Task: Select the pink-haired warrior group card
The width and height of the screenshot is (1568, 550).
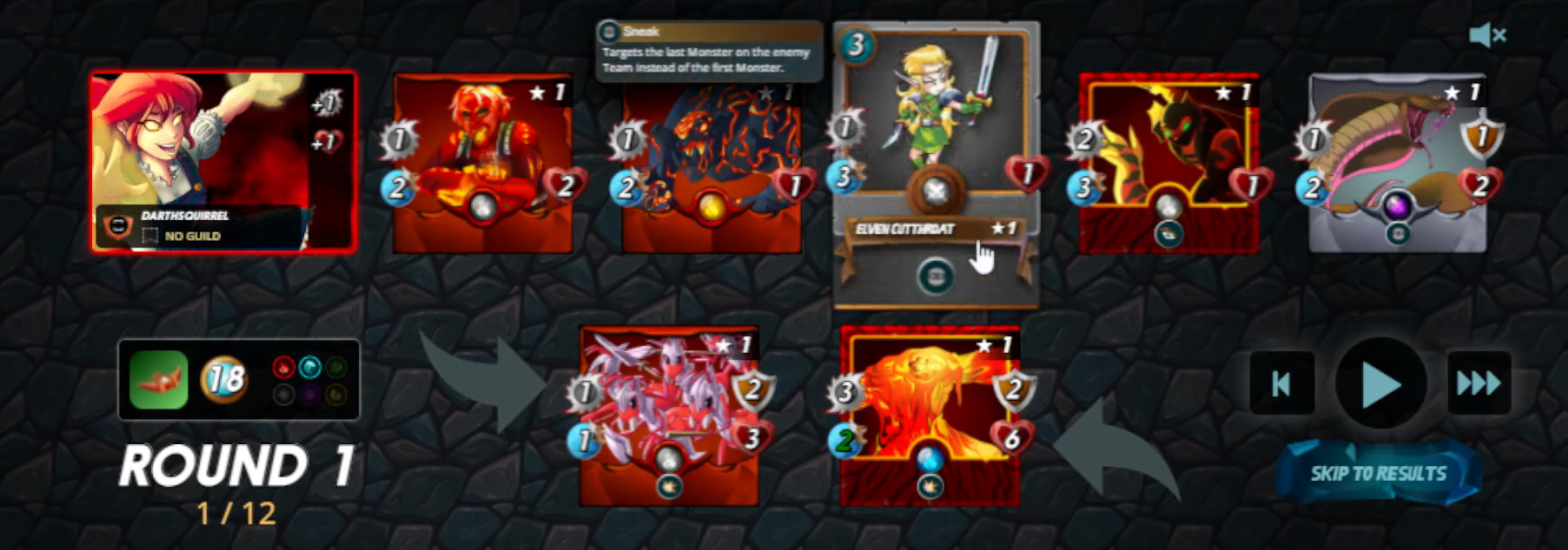Action: [x=669, y=416]
